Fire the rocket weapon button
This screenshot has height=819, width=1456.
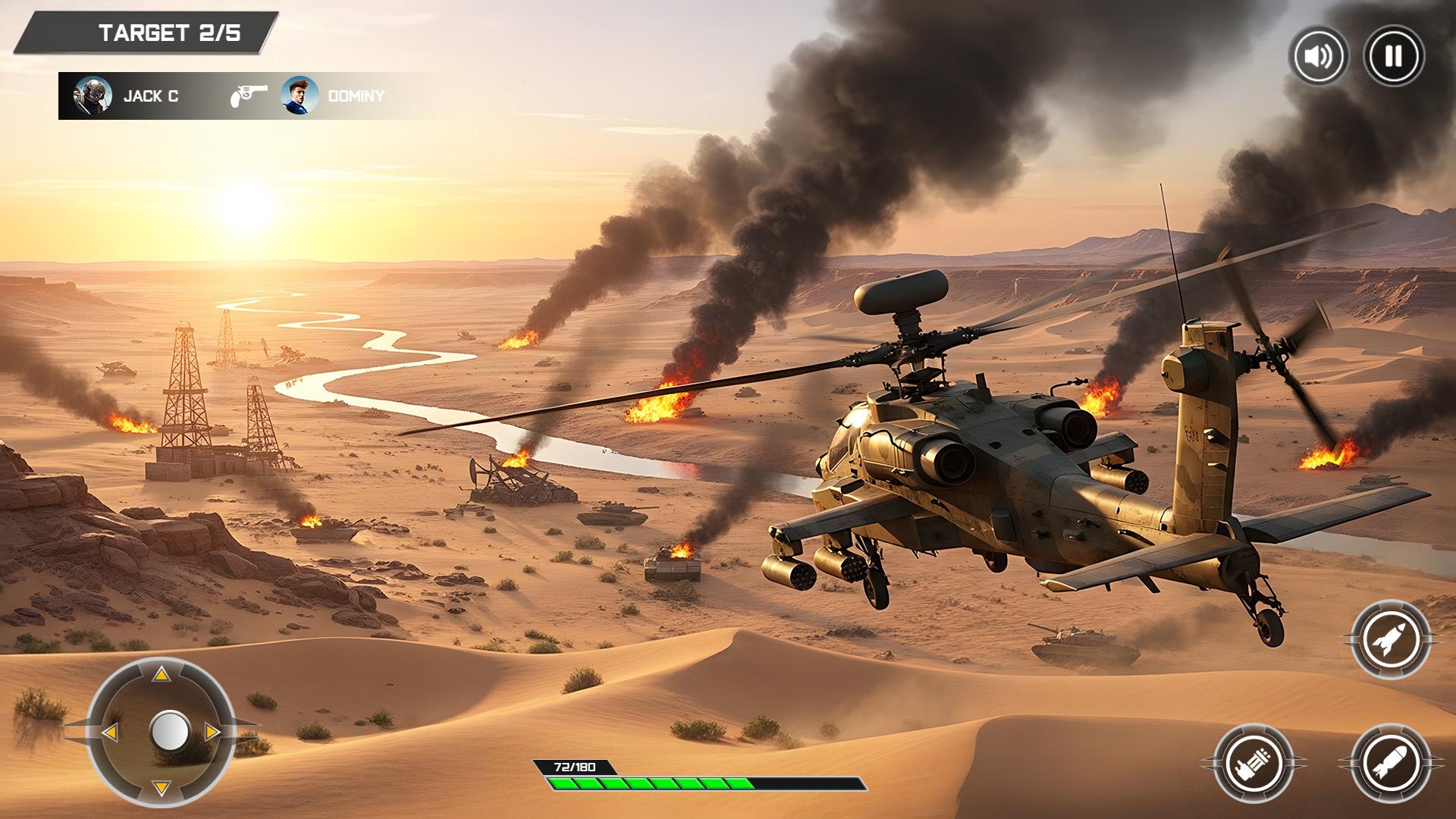pos(1389,640)
